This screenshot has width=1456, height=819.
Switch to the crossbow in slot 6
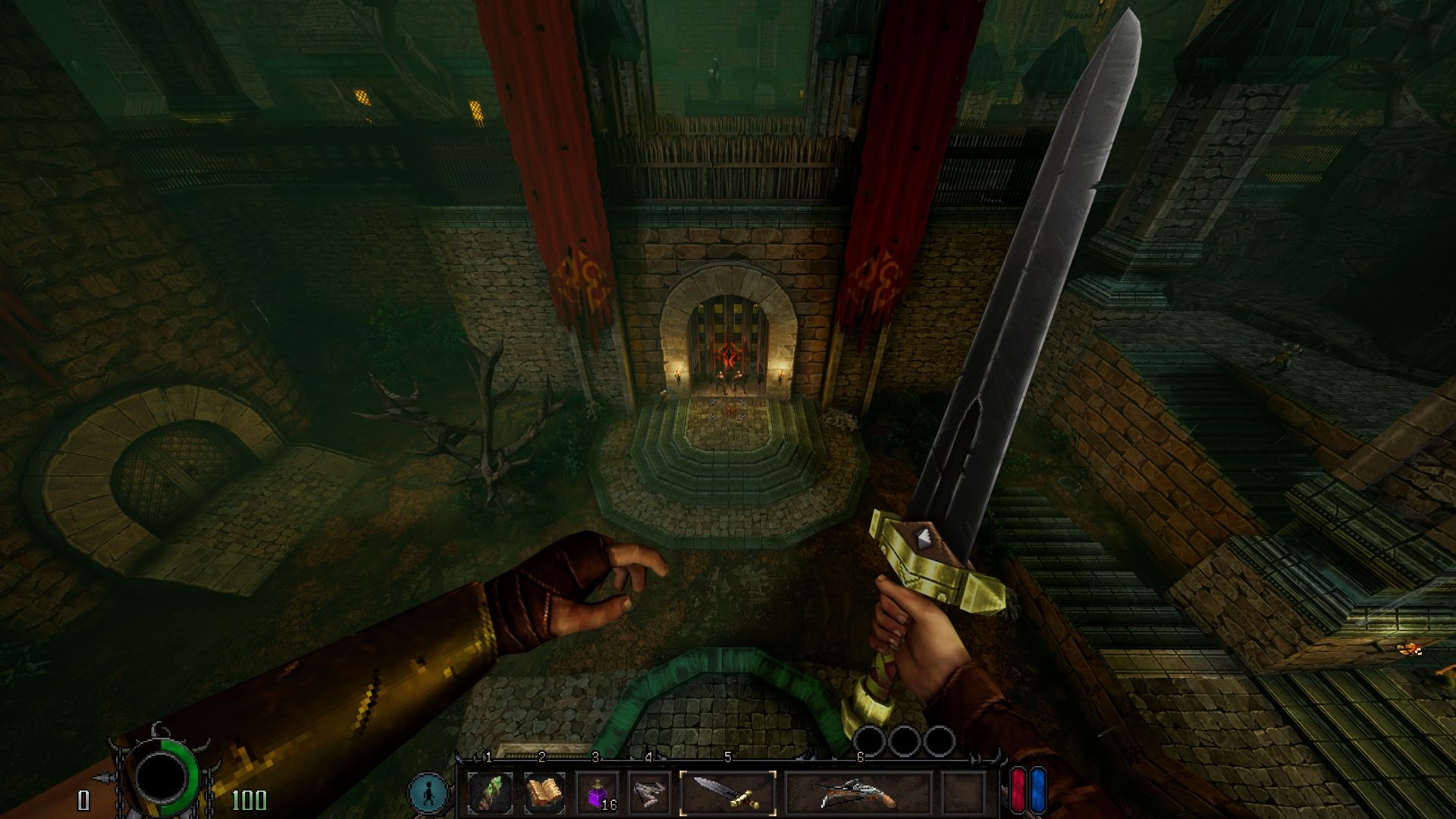pyautogui.click(x=858, y=793)
